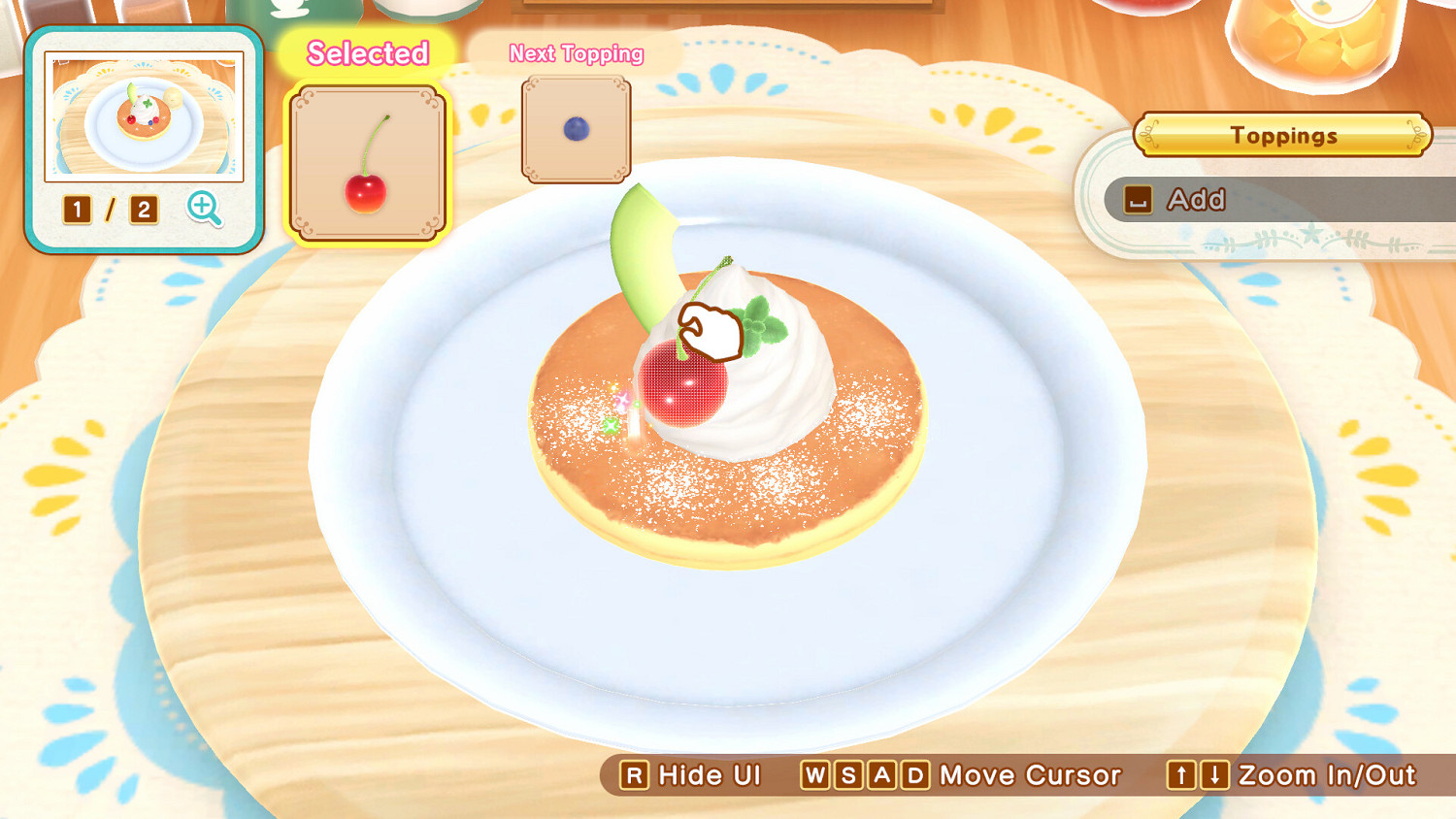Screen dimensions: 1456x819
Task: Click the Selected label above the cherry slot
Action: (366, 53)
